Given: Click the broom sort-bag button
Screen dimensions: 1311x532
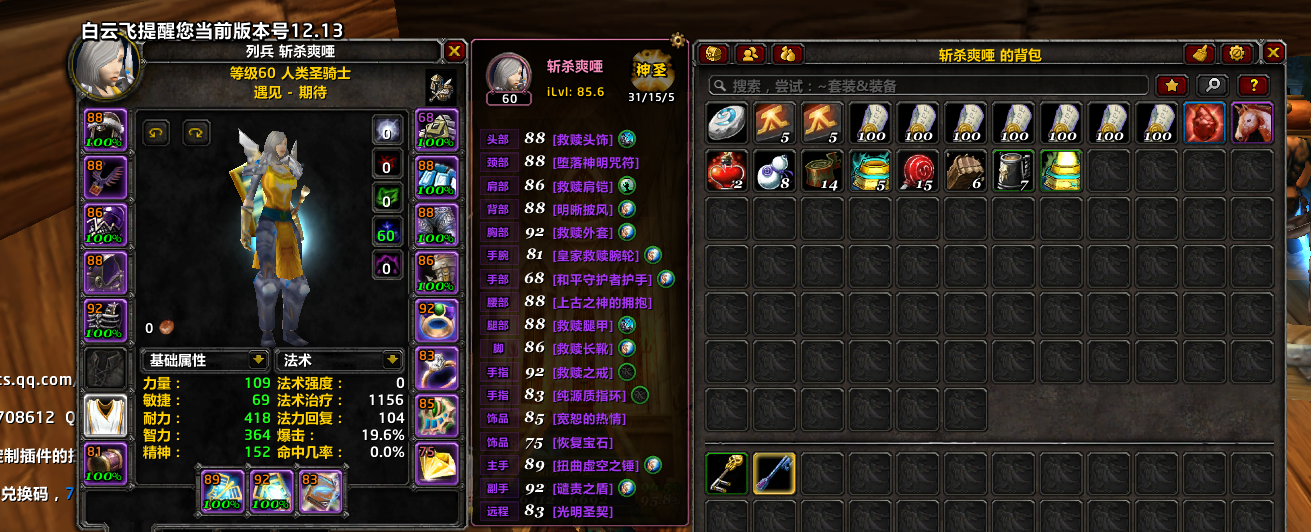Looking at the screenshot, I should pos(1199,54).
